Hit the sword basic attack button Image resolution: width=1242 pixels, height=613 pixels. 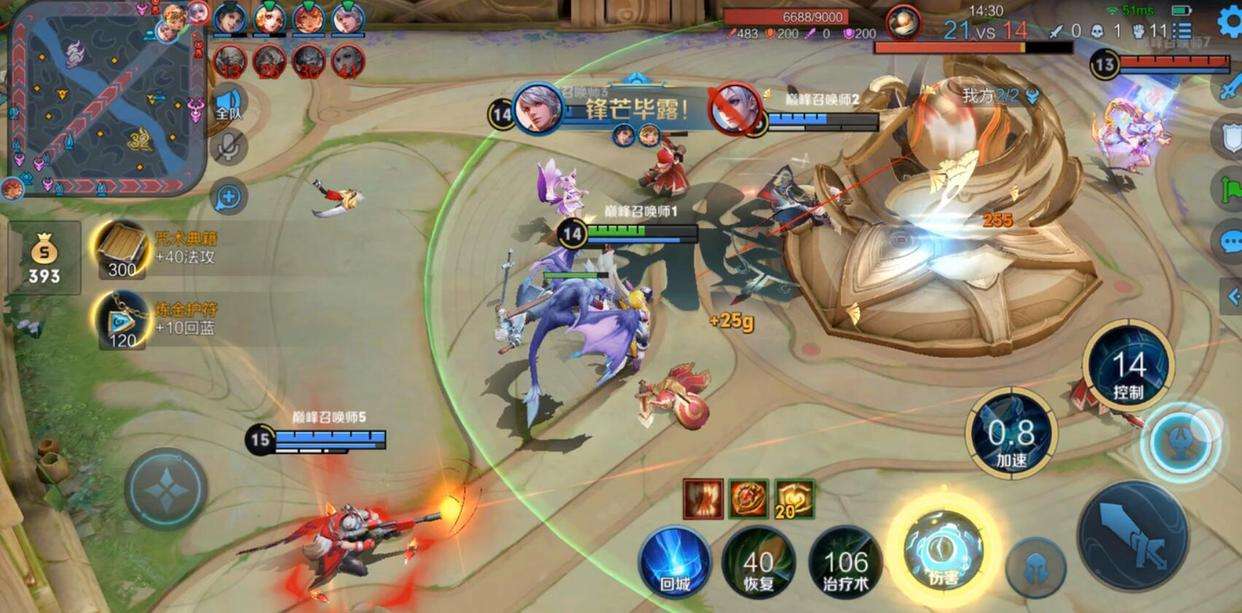pos(1132,535)
